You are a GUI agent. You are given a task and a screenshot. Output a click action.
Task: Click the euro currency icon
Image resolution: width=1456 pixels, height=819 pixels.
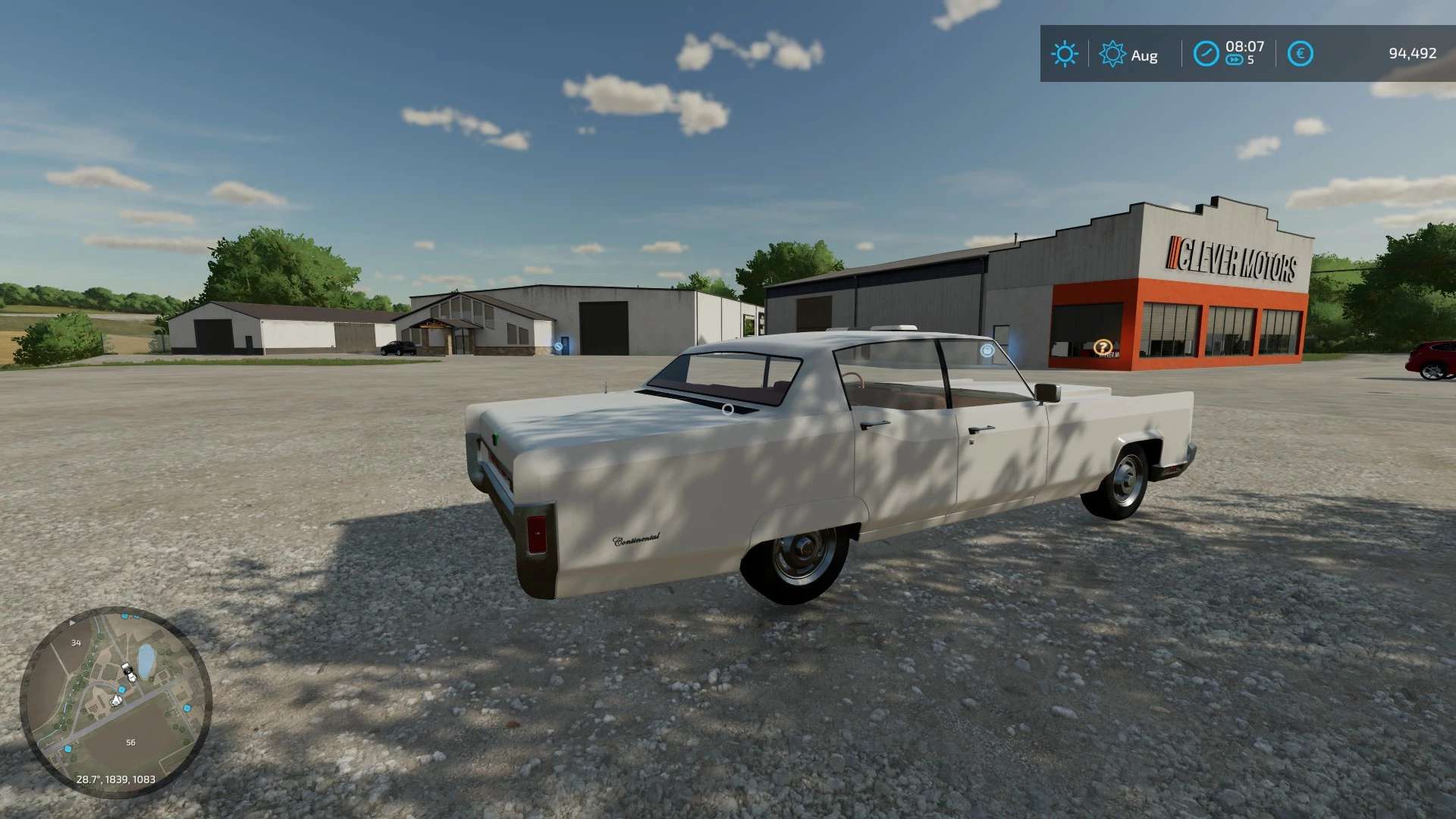[1301, 54]
